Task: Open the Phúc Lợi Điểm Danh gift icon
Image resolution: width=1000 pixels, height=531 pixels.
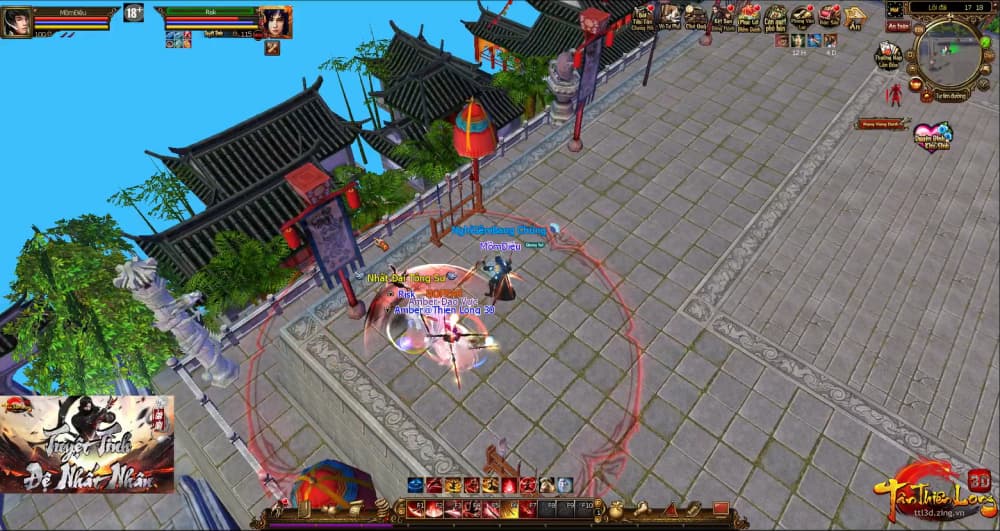Action: [748, 15]
